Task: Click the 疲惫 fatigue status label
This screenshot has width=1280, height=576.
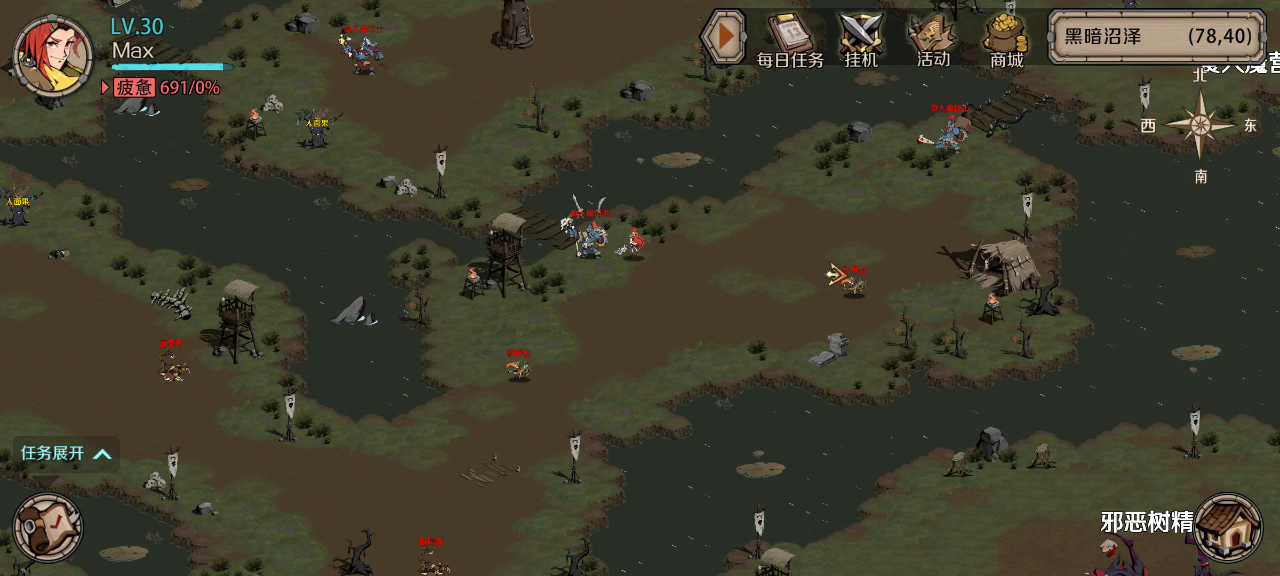Action: pyautogui.click(x=134, y=88)
